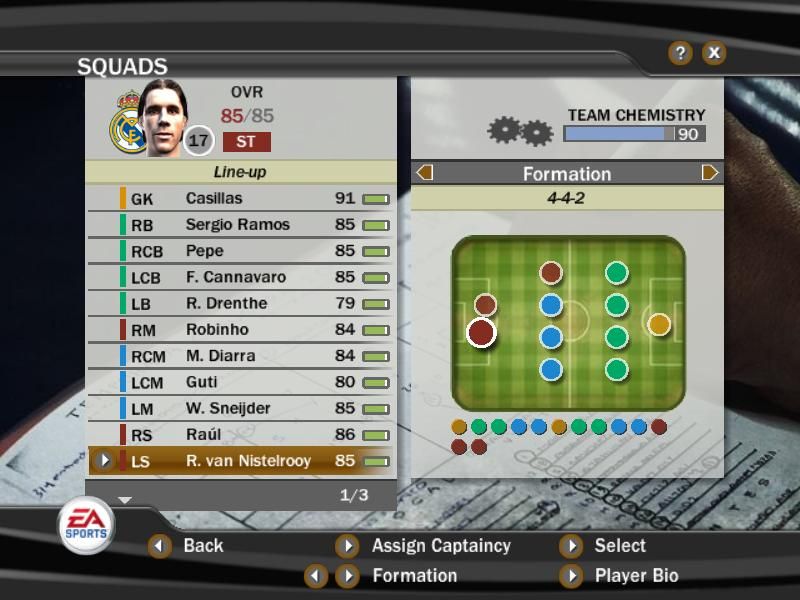This screenshot has width=800, height=600.
Task: Select Pepe's row in the line-up
Action: point(240,251)
